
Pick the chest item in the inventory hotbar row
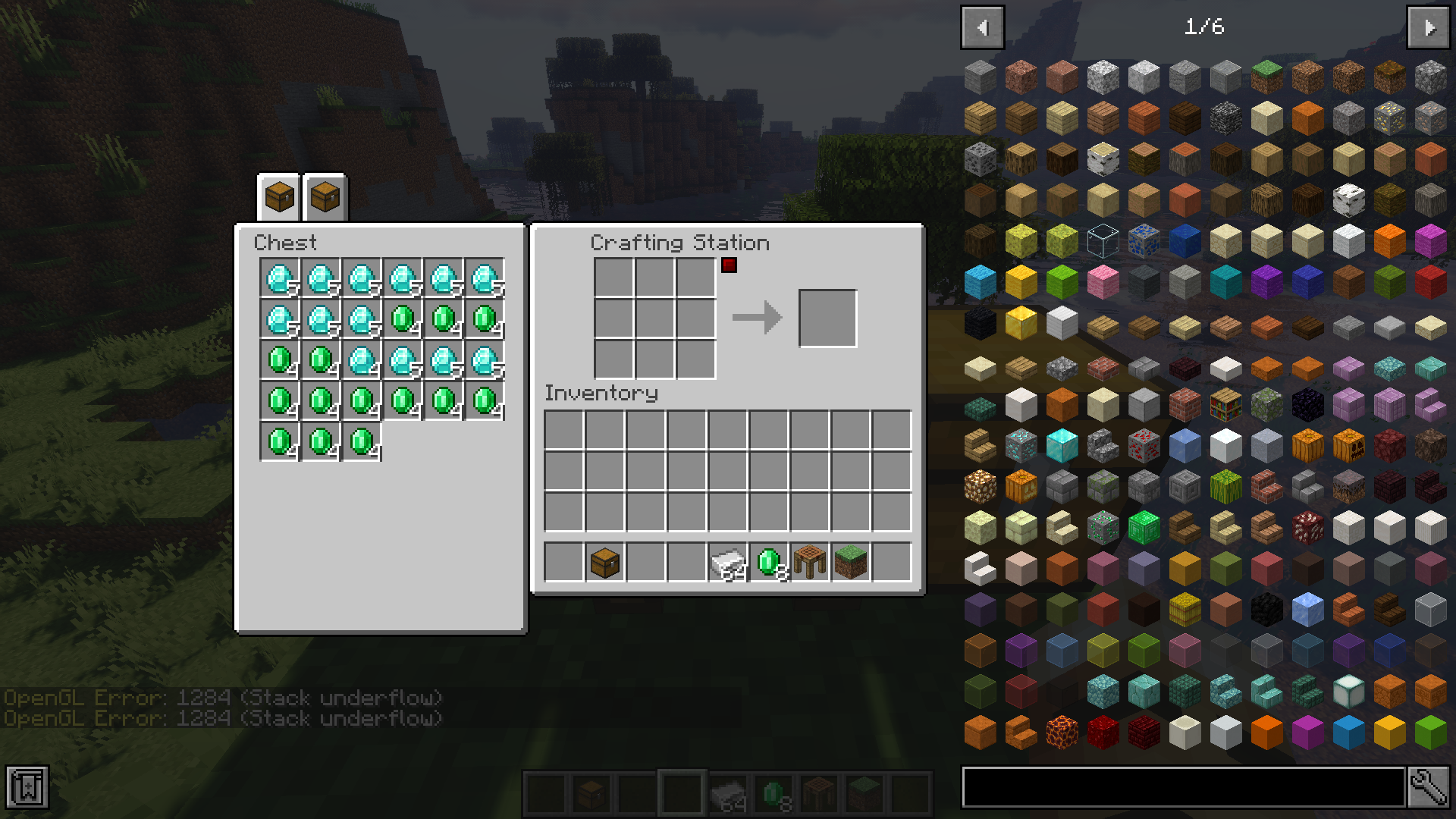point(604,563)
